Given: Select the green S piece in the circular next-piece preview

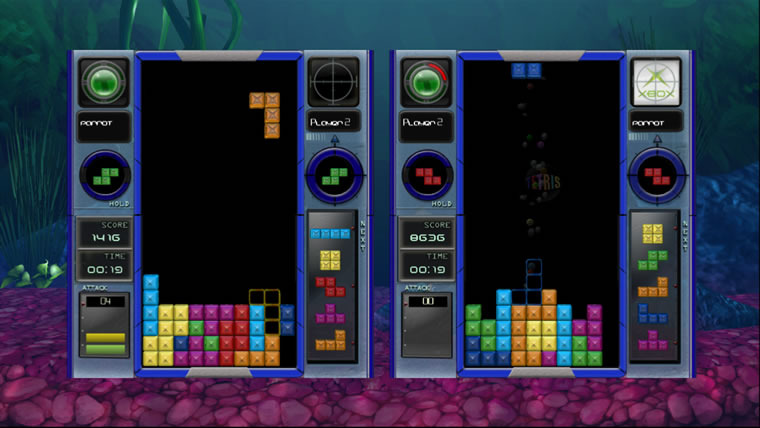Looking at the screenshot, I should click(332, 177).
